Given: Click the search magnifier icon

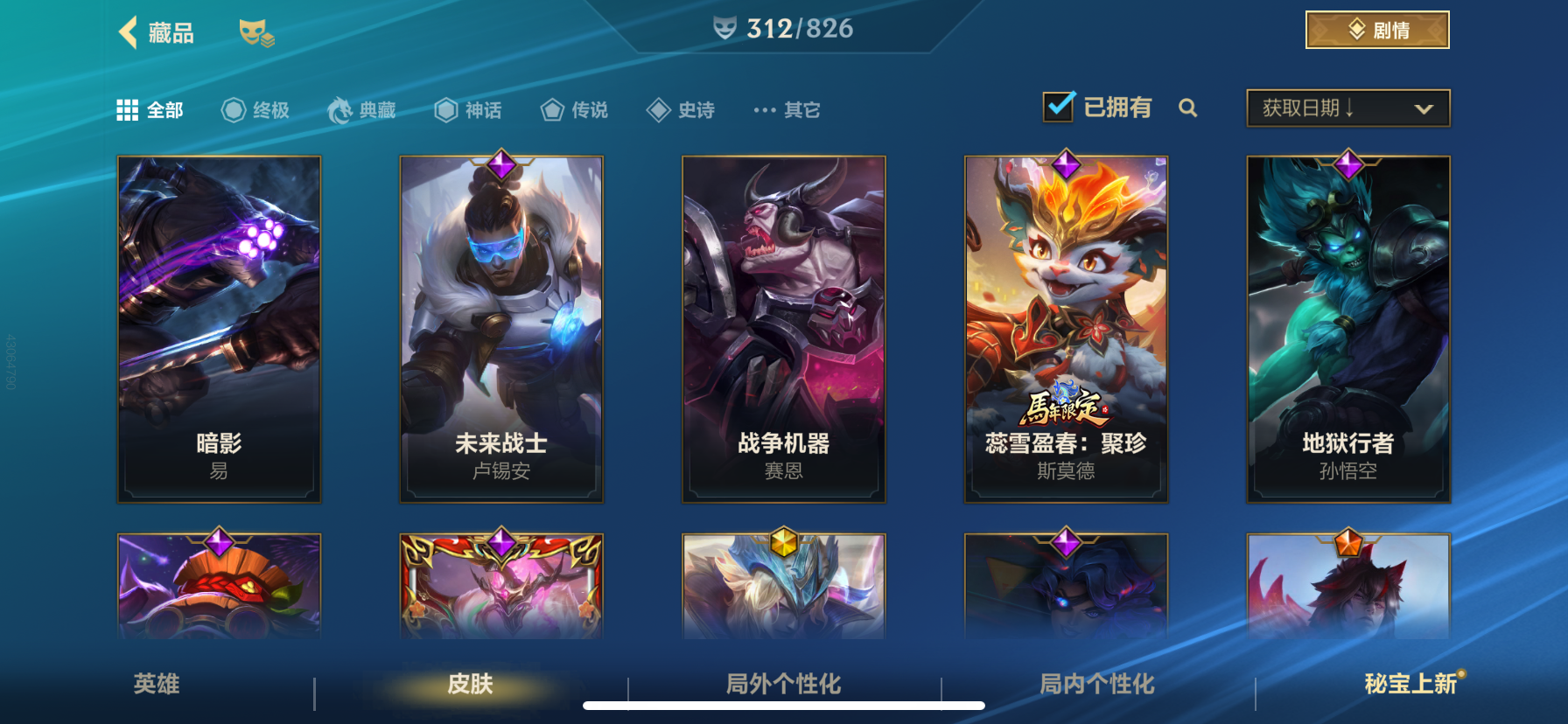Looking at the screenshot, I should 1188,108.
